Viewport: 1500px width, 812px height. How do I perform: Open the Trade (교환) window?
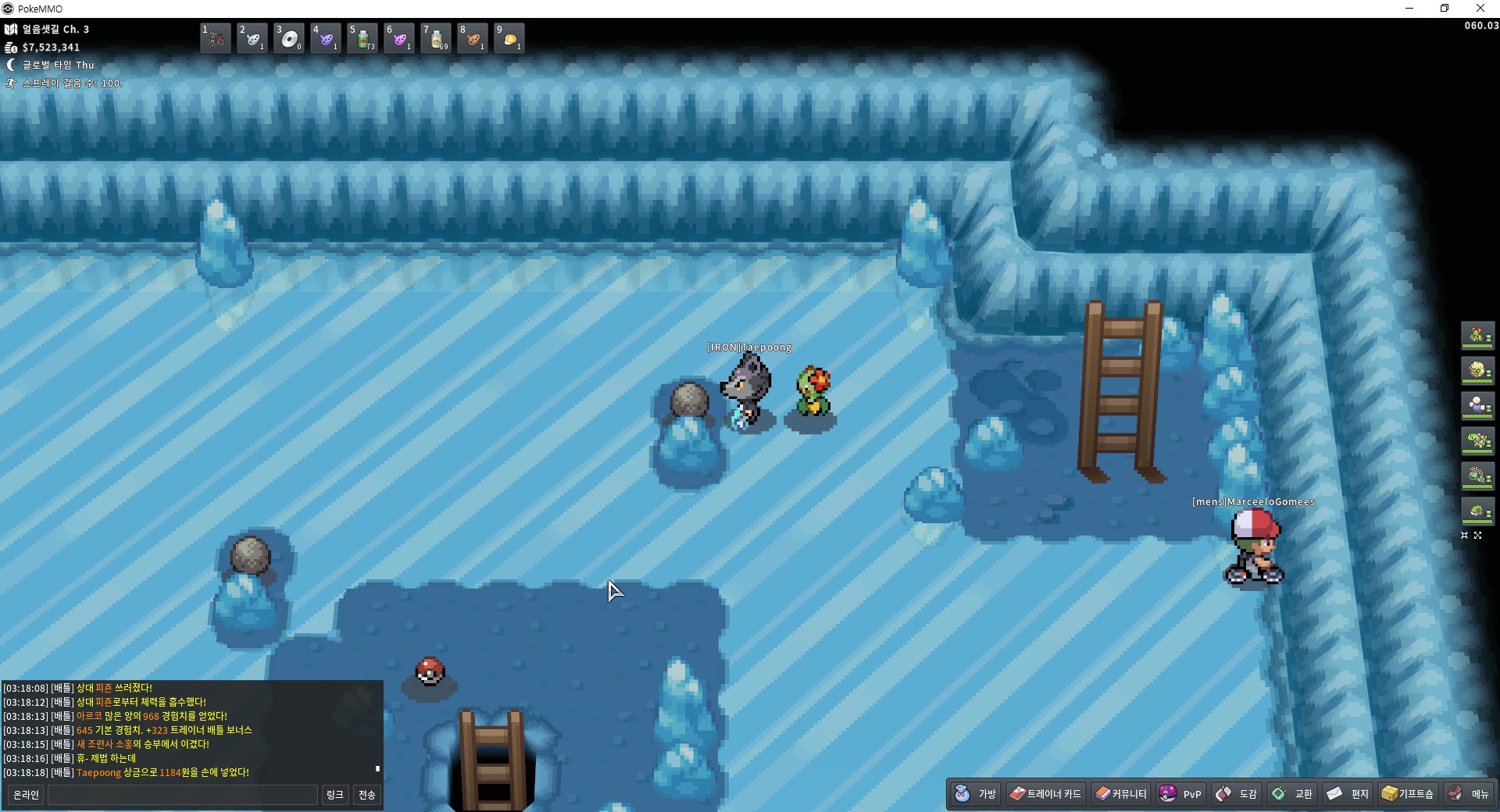click(1292, 794)
